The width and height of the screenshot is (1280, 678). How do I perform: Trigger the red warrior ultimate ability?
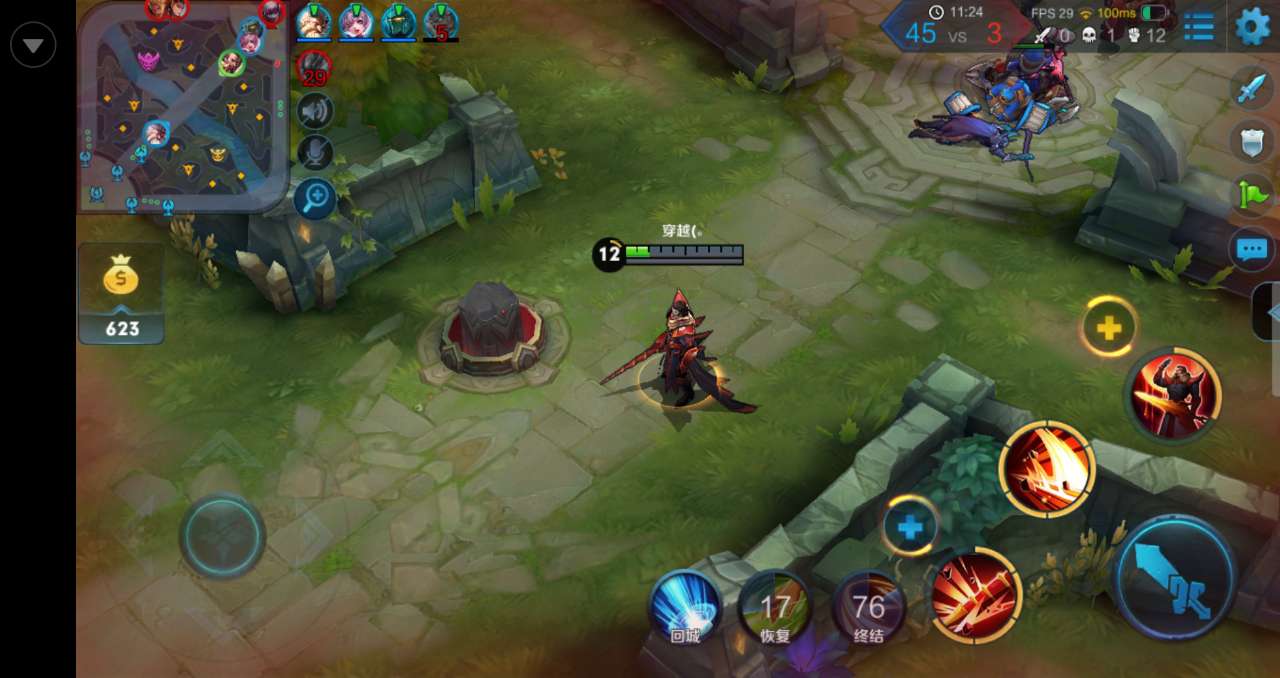click(1174, 395)
